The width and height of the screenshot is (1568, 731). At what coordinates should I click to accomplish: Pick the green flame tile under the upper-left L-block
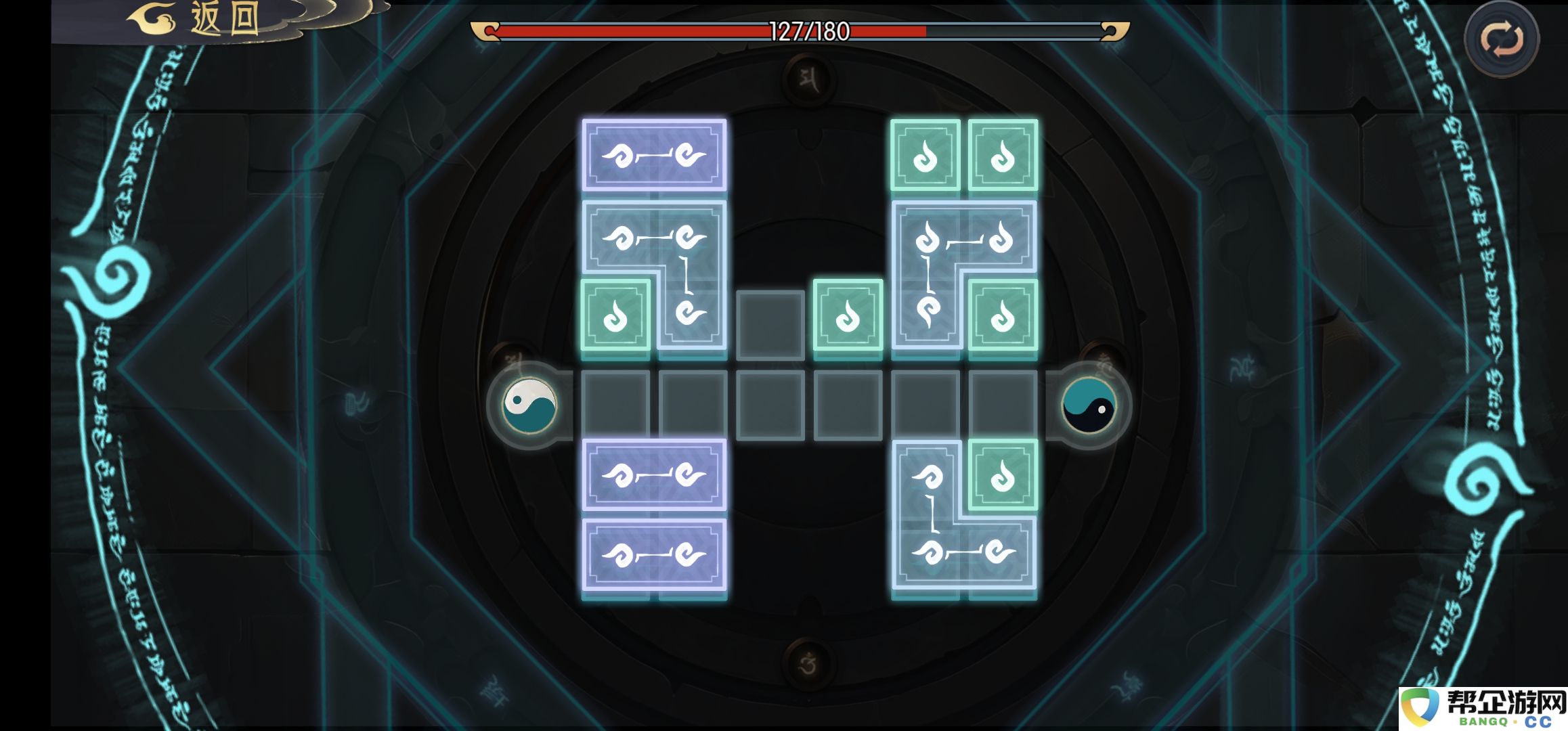pos(615,315)
